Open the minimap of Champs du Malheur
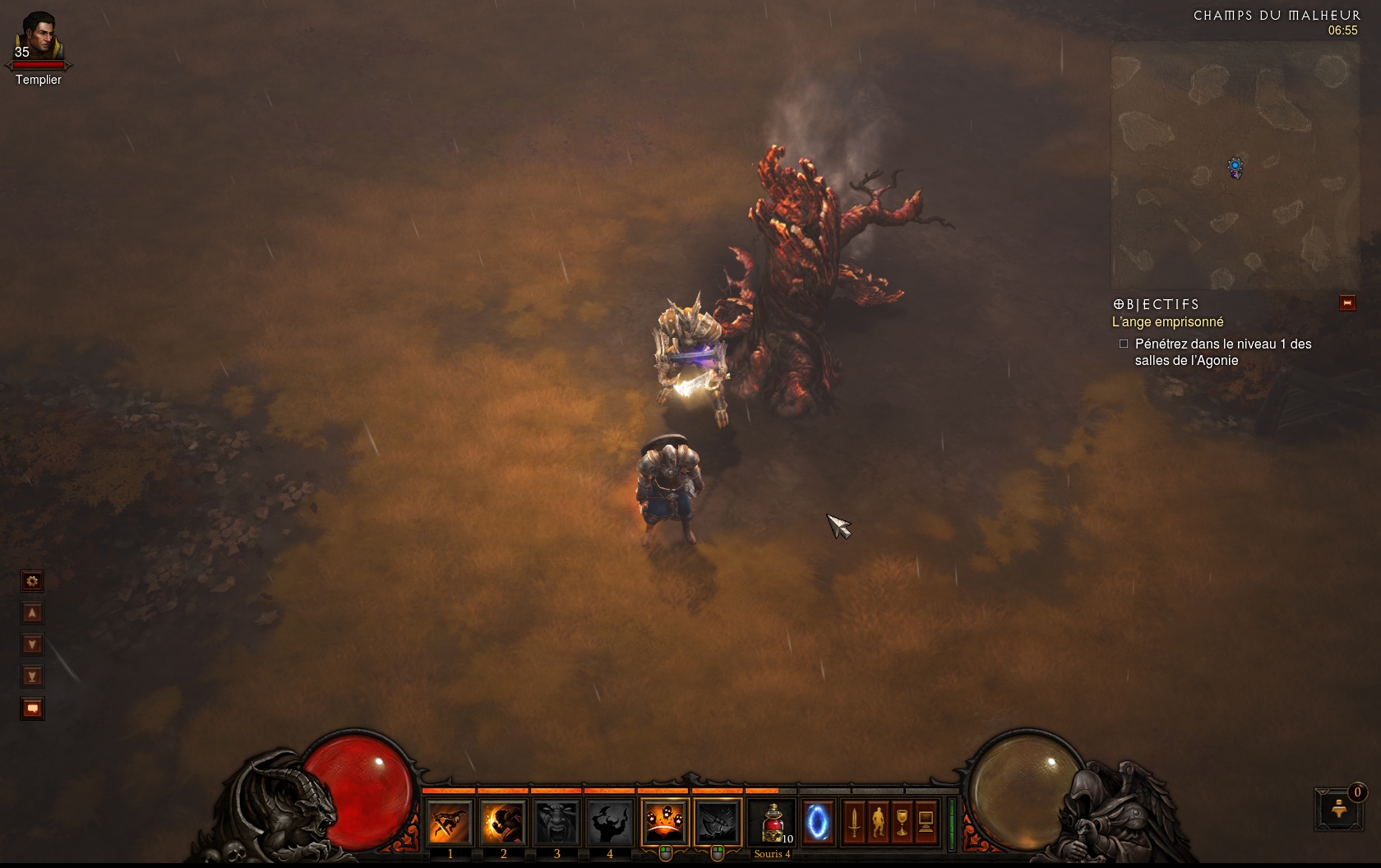This screenshot has height=868, width=1381. click(x=1235, y=166)
